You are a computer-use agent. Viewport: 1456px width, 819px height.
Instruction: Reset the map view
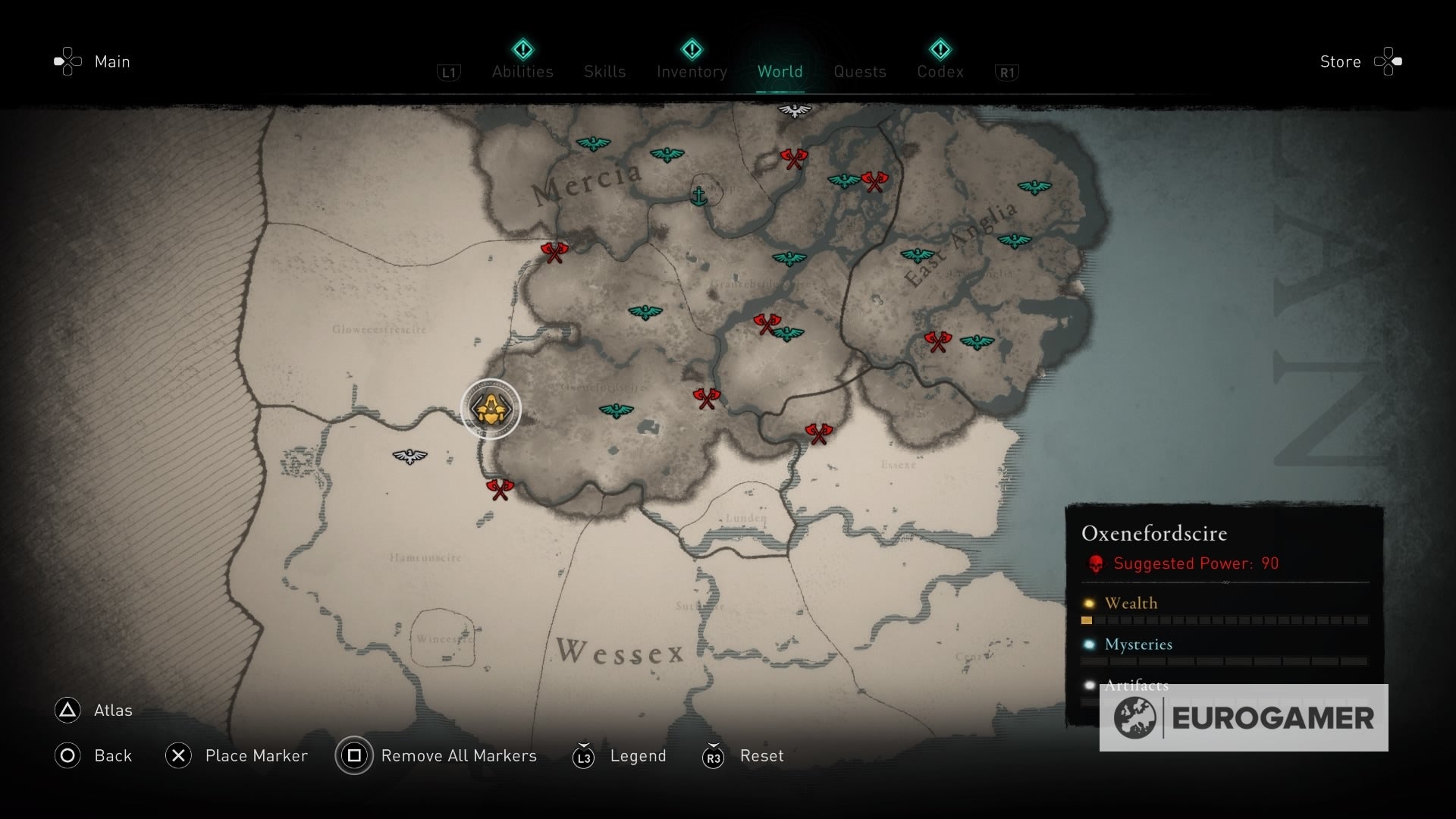[761, 755]
